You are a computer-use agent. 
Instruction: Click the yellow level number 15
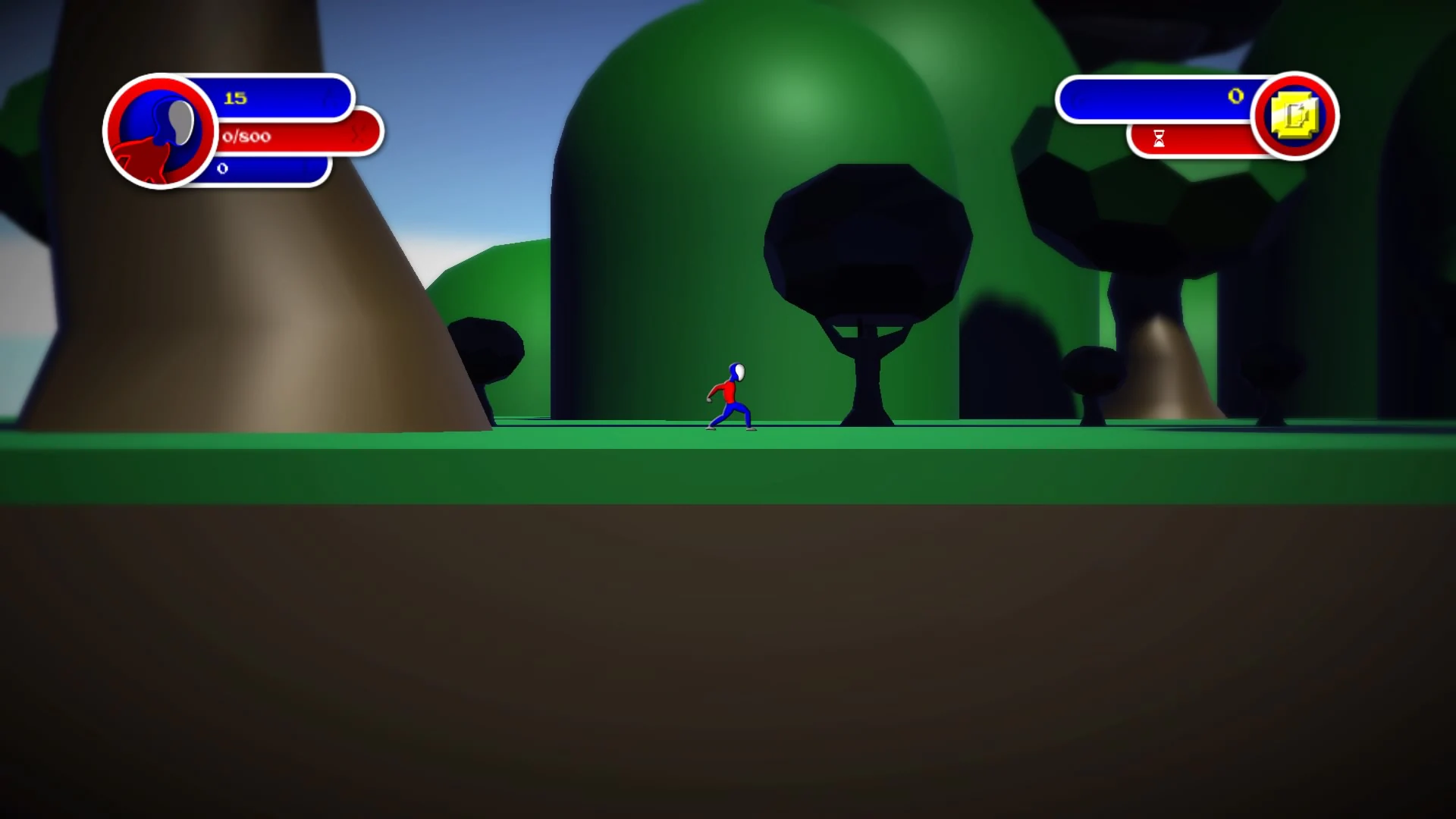(x=236, y=97)
